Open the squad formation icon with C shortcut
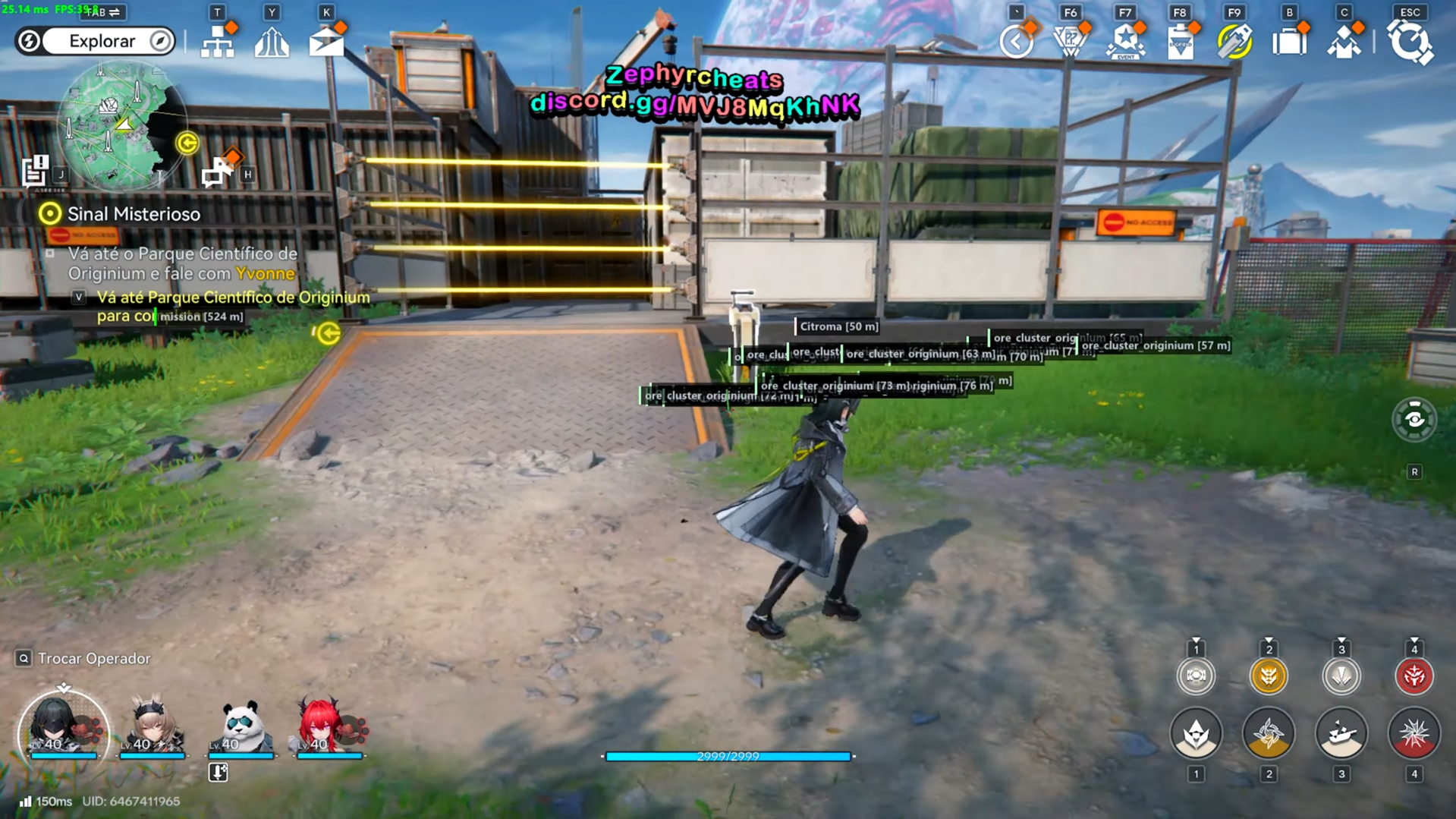The height and width of the screenshot is (819, 1456). (x=1344, y=42)
